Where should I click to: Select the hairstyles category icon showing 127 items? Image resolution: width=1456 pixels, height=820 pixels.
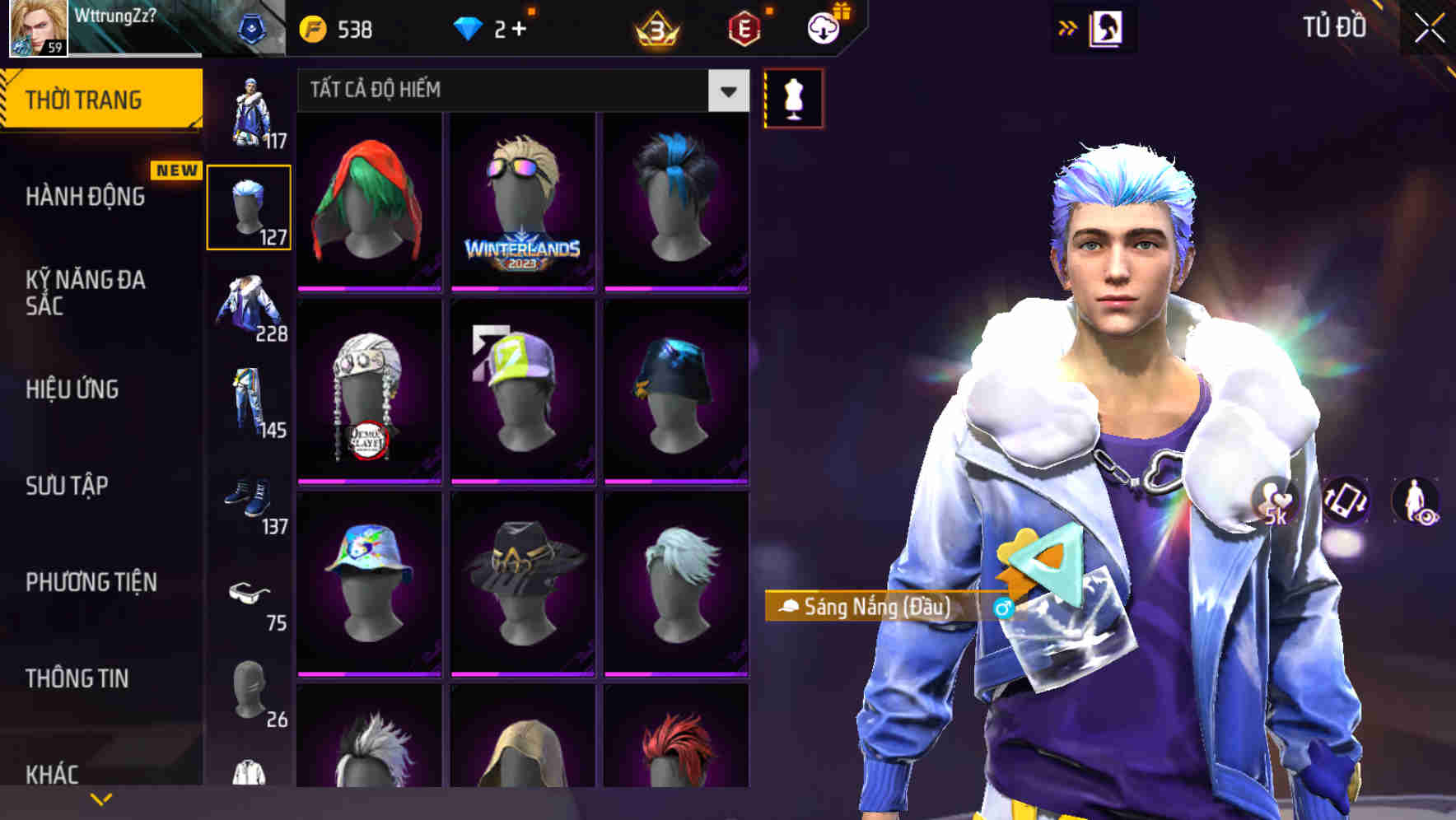[x=249, y=206]
